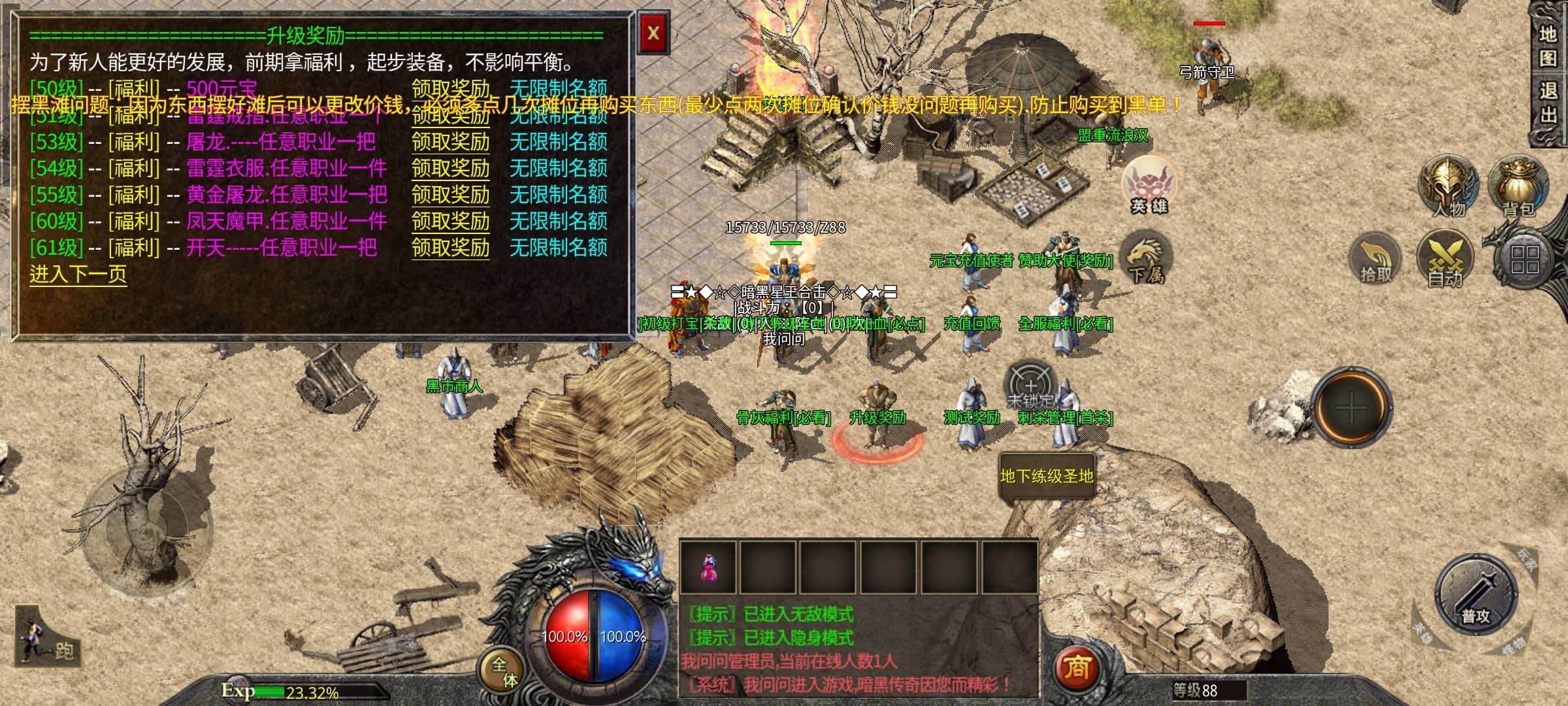Open the character (人物) helmet icon

click(x=1448, y=186)
